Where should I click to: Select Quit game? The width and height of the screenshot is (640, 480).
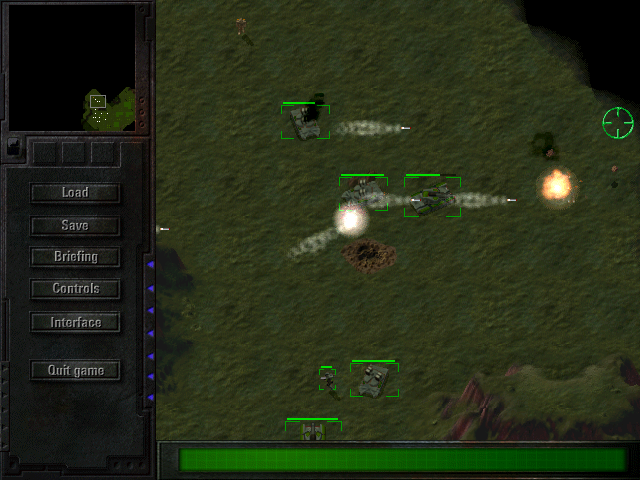(x=75, y=370)
